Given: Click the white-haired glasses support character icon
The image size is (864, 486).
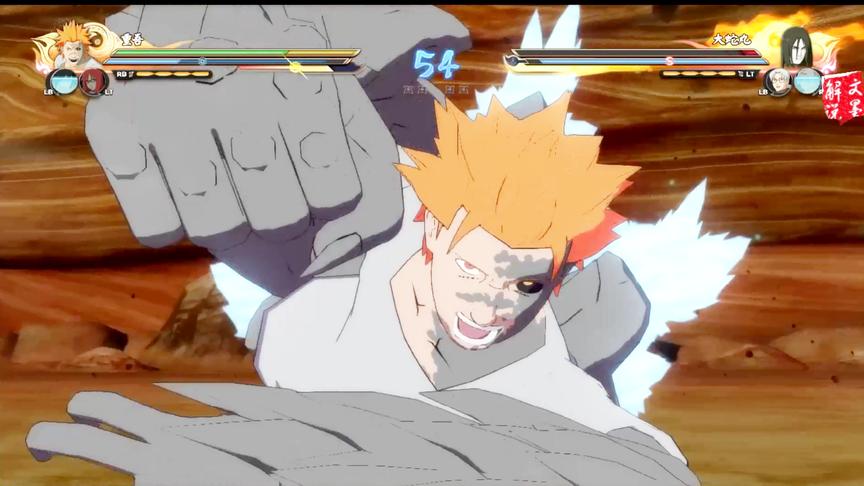Looking at the screenshot, I should click(779, 82).
